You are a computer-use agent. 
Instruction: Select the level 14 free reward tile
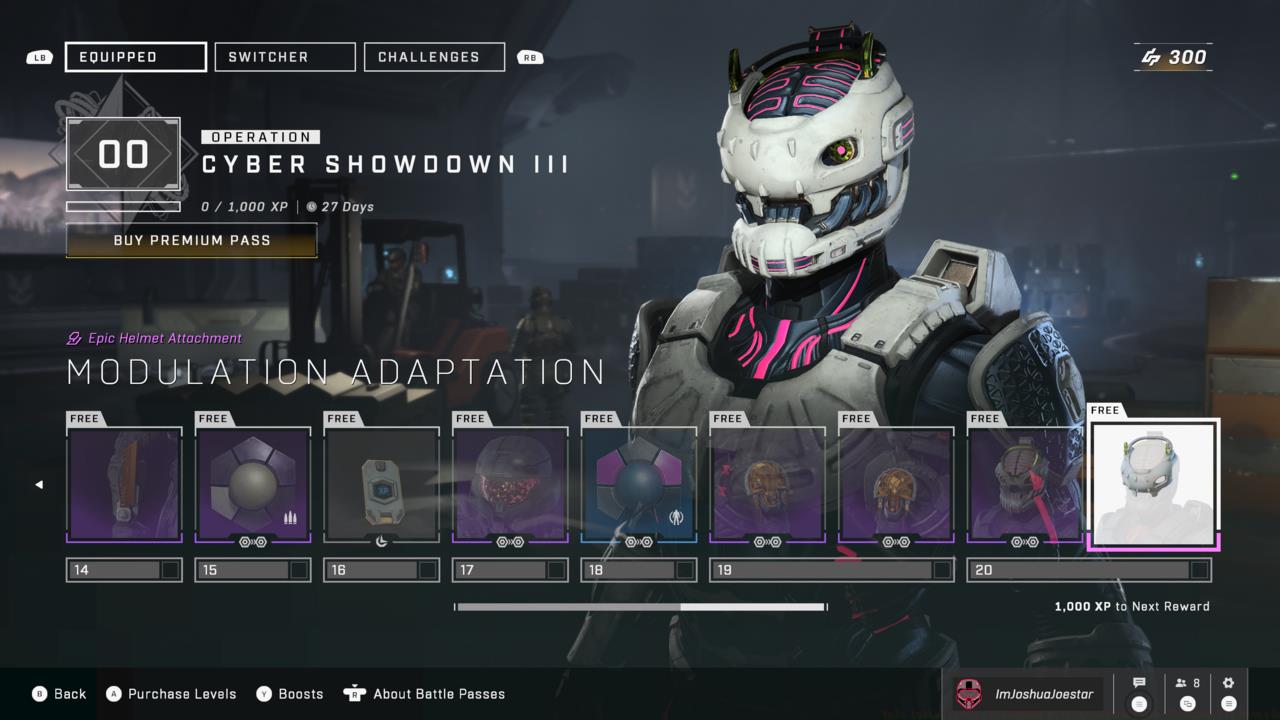[124, 485]
